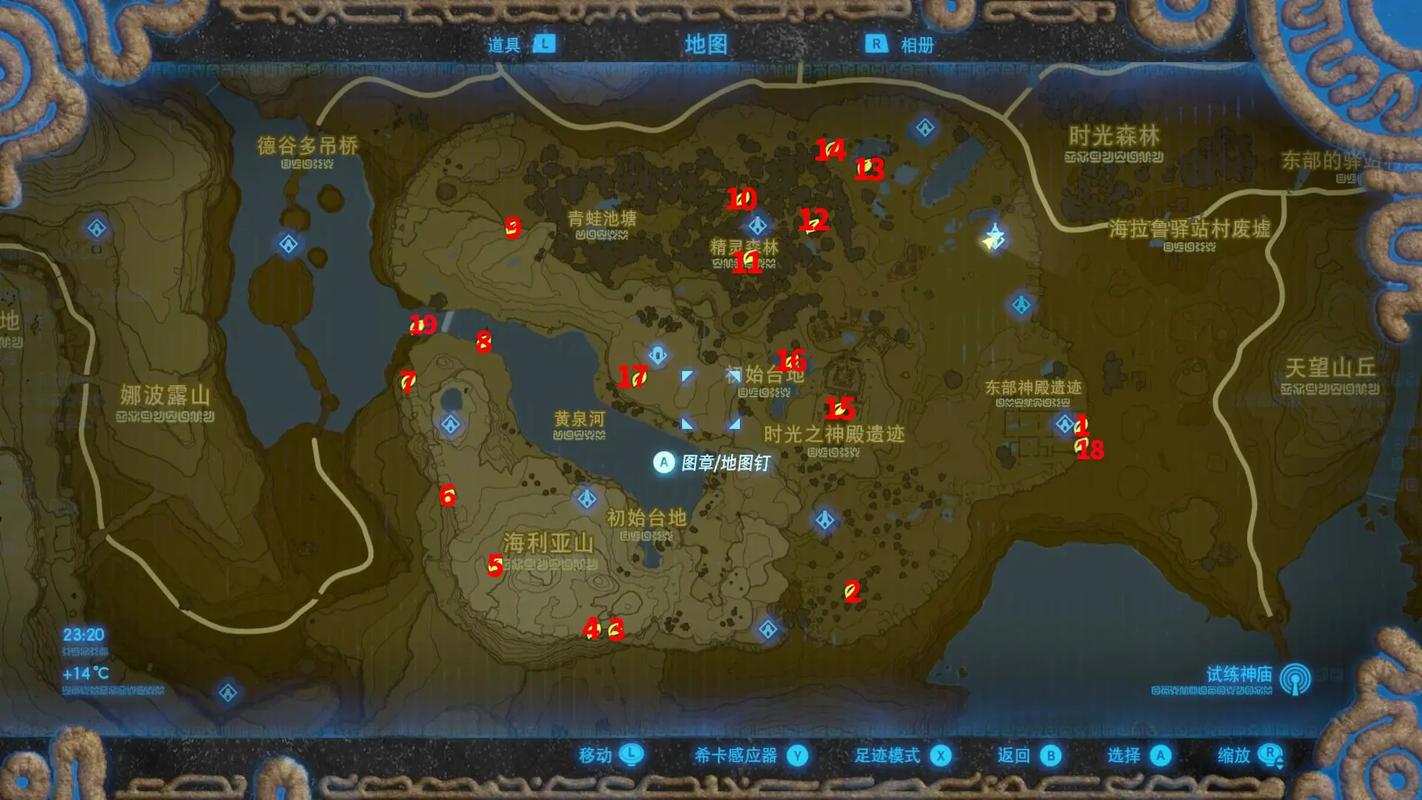Select map marker number 9
Image resolution: width=1422 pixels, height=800 pixels.
click(x=513, y=228)
